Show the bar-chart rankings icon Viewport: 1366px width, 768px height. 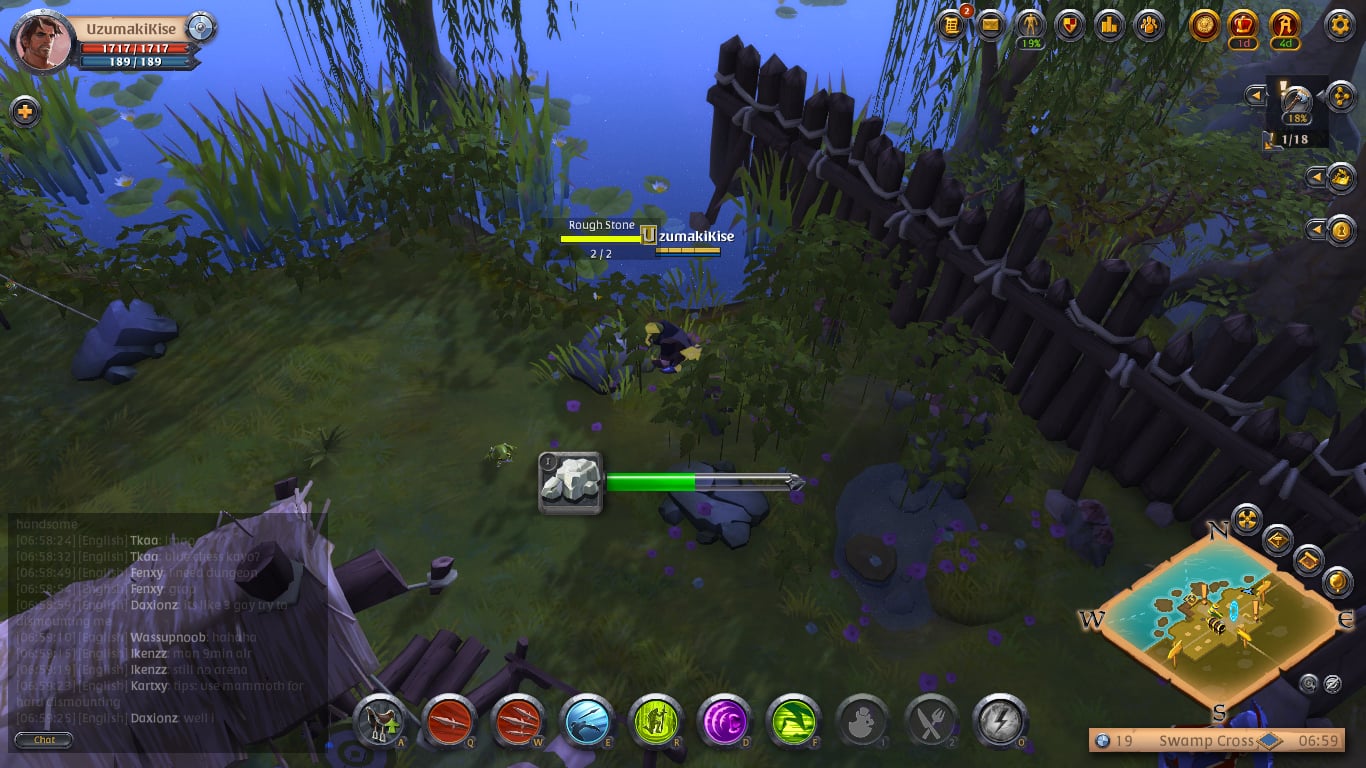point(1109,25)
